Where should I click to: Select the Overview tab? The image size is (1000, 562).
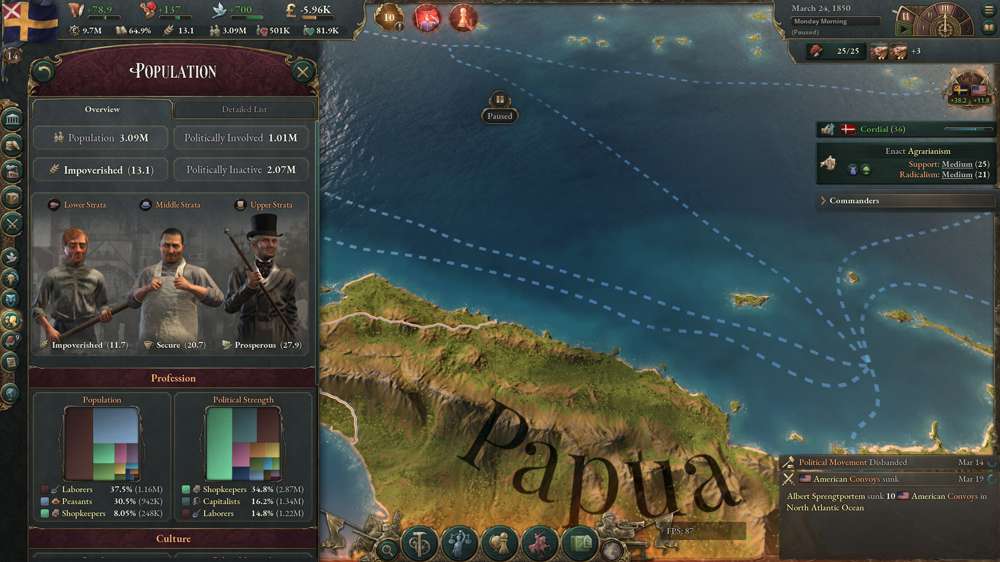102,109
